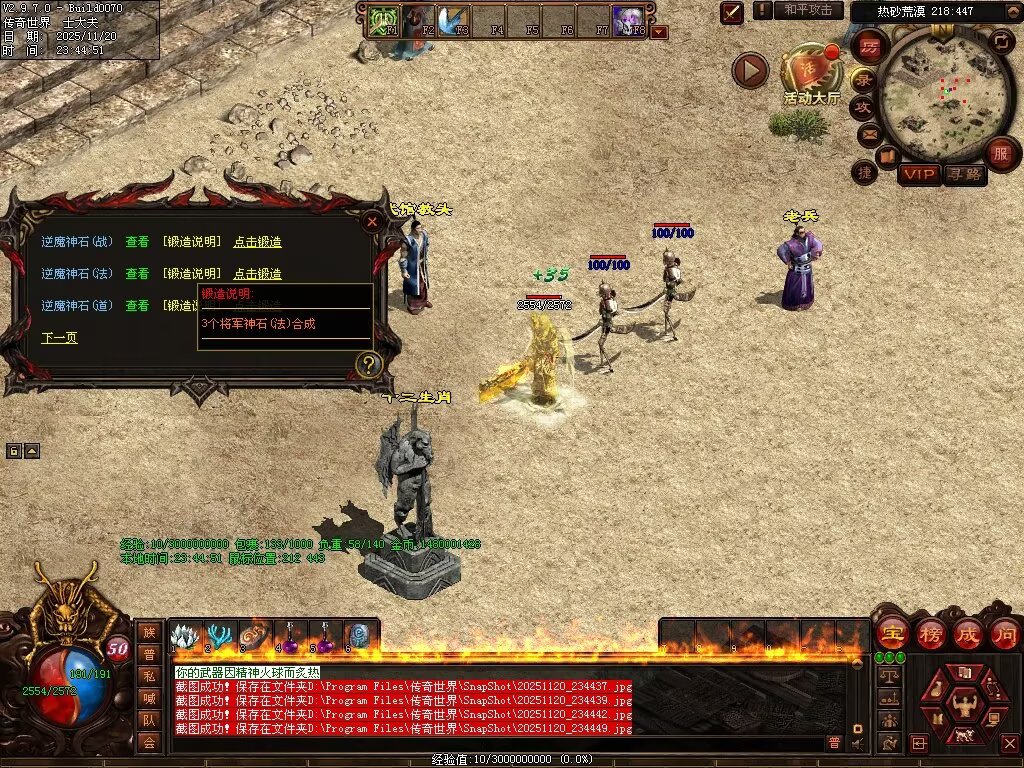Activate 寻路 pathfinding button
This screenshot has height=768, width=1024.
(965, 174)
